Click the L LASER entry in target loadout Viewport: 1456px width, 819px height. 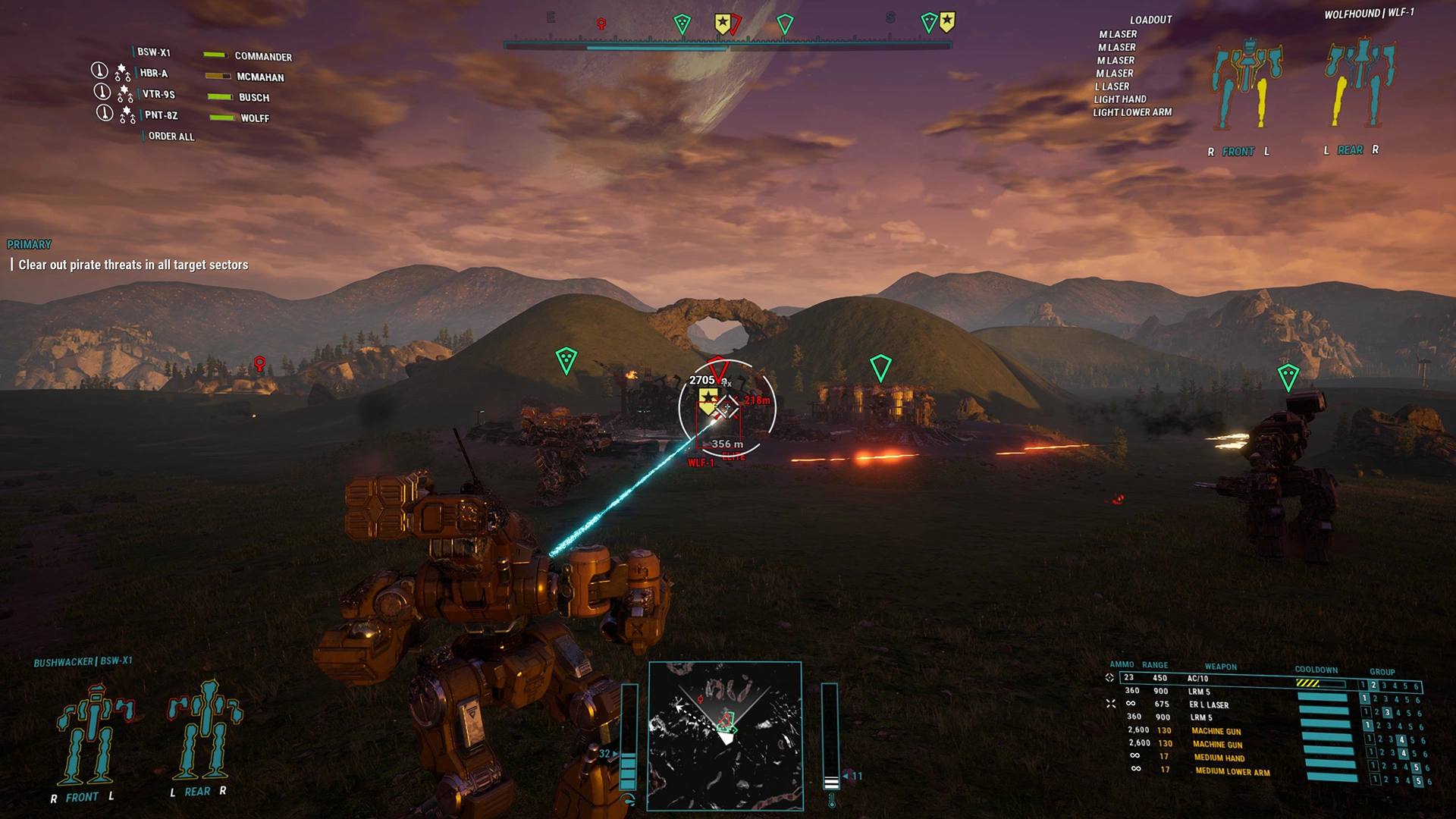pos(1112,86)
